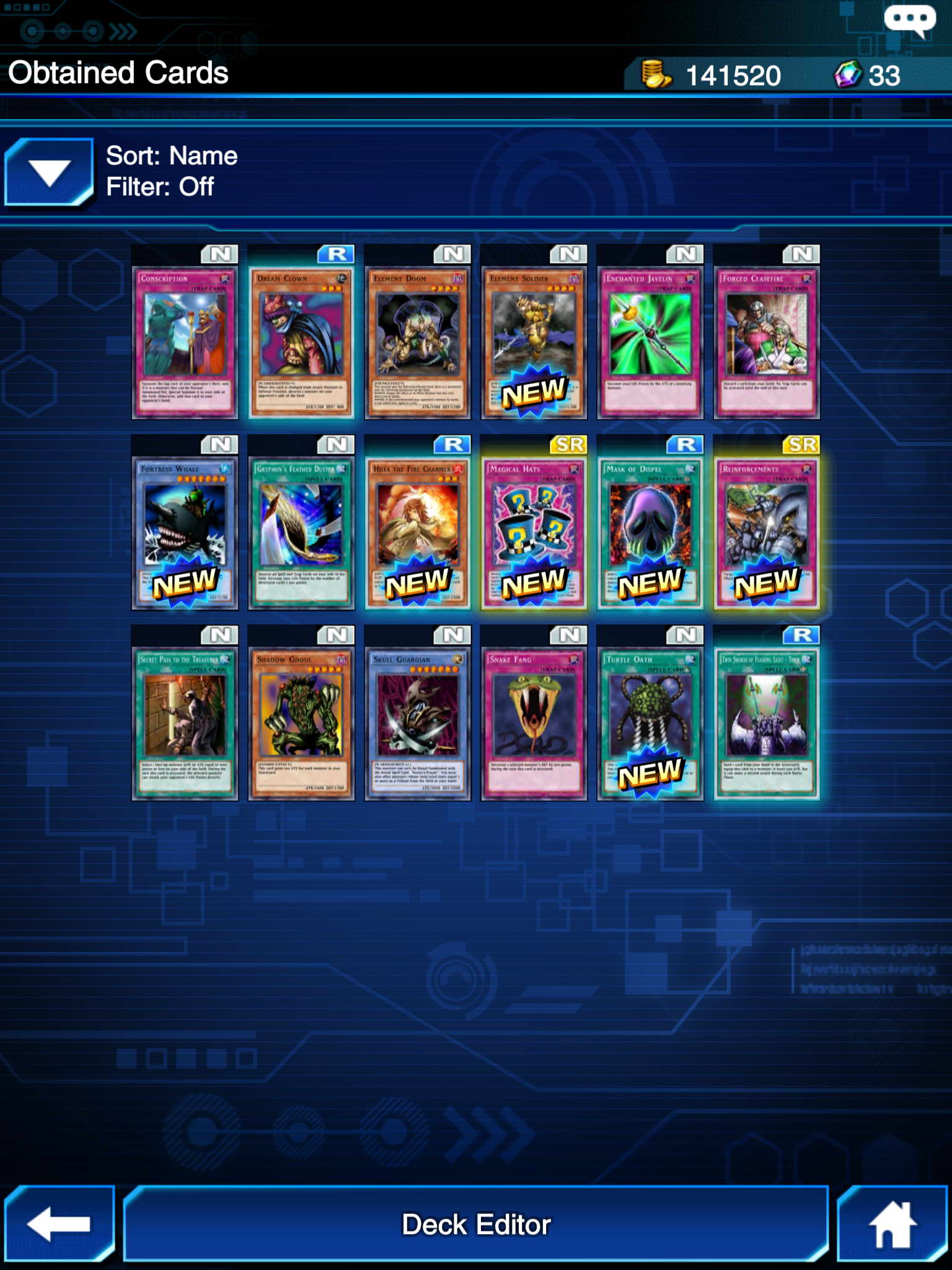The image size is (952, 1270).
Task: Select the Enchanted Javelin card
Action: click(650, 342)
